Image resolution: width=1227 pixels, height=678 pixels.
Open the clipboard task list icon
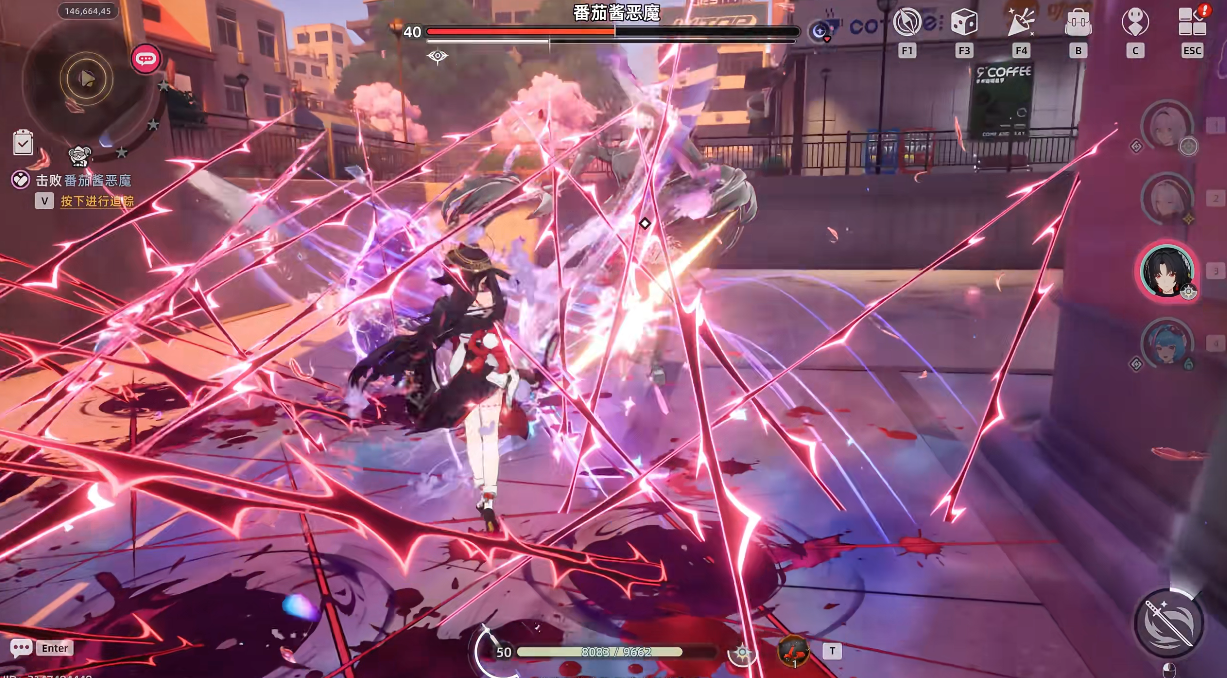point(23,143)
